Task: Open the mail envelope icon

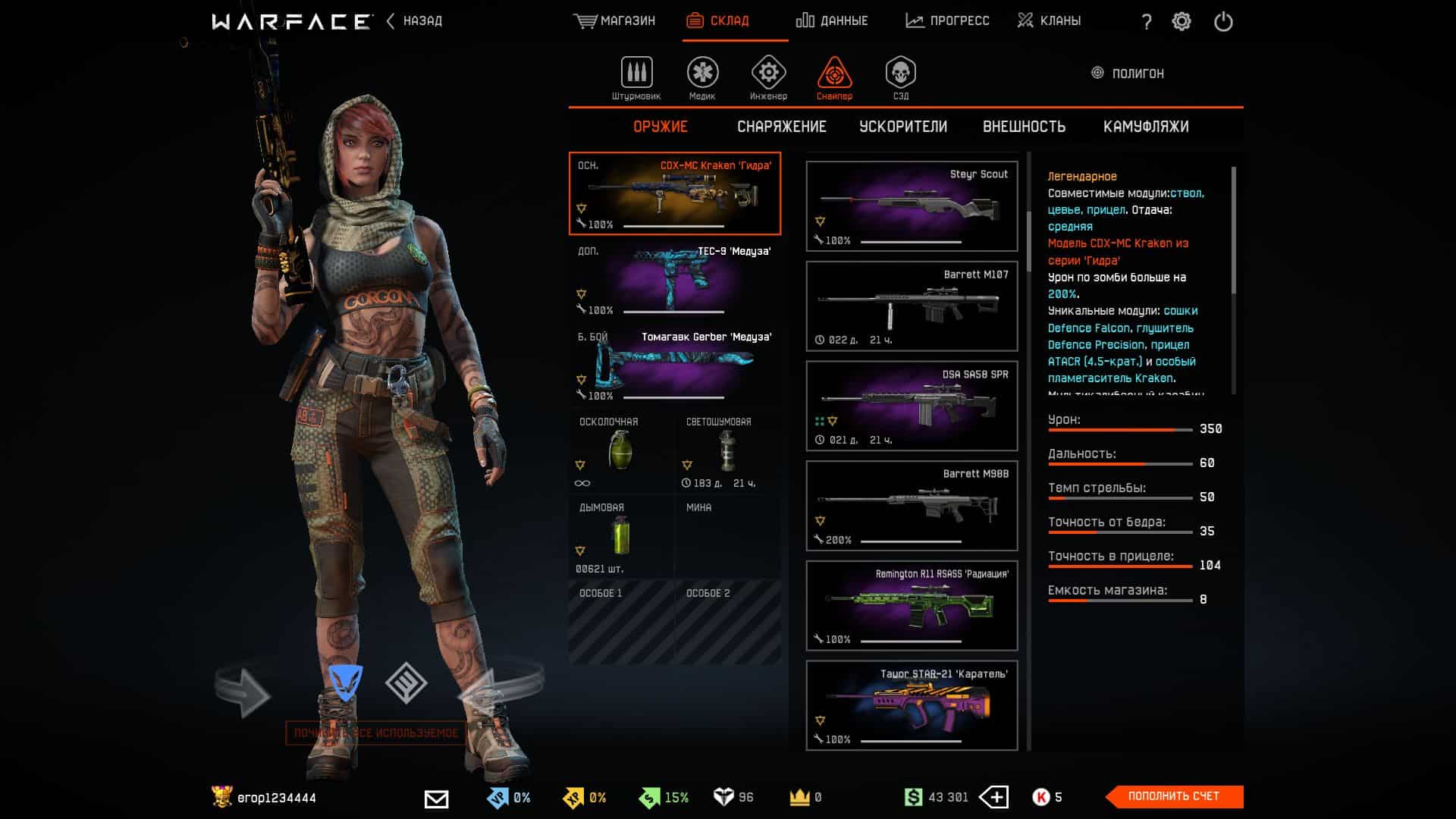Action: [436, 799]
